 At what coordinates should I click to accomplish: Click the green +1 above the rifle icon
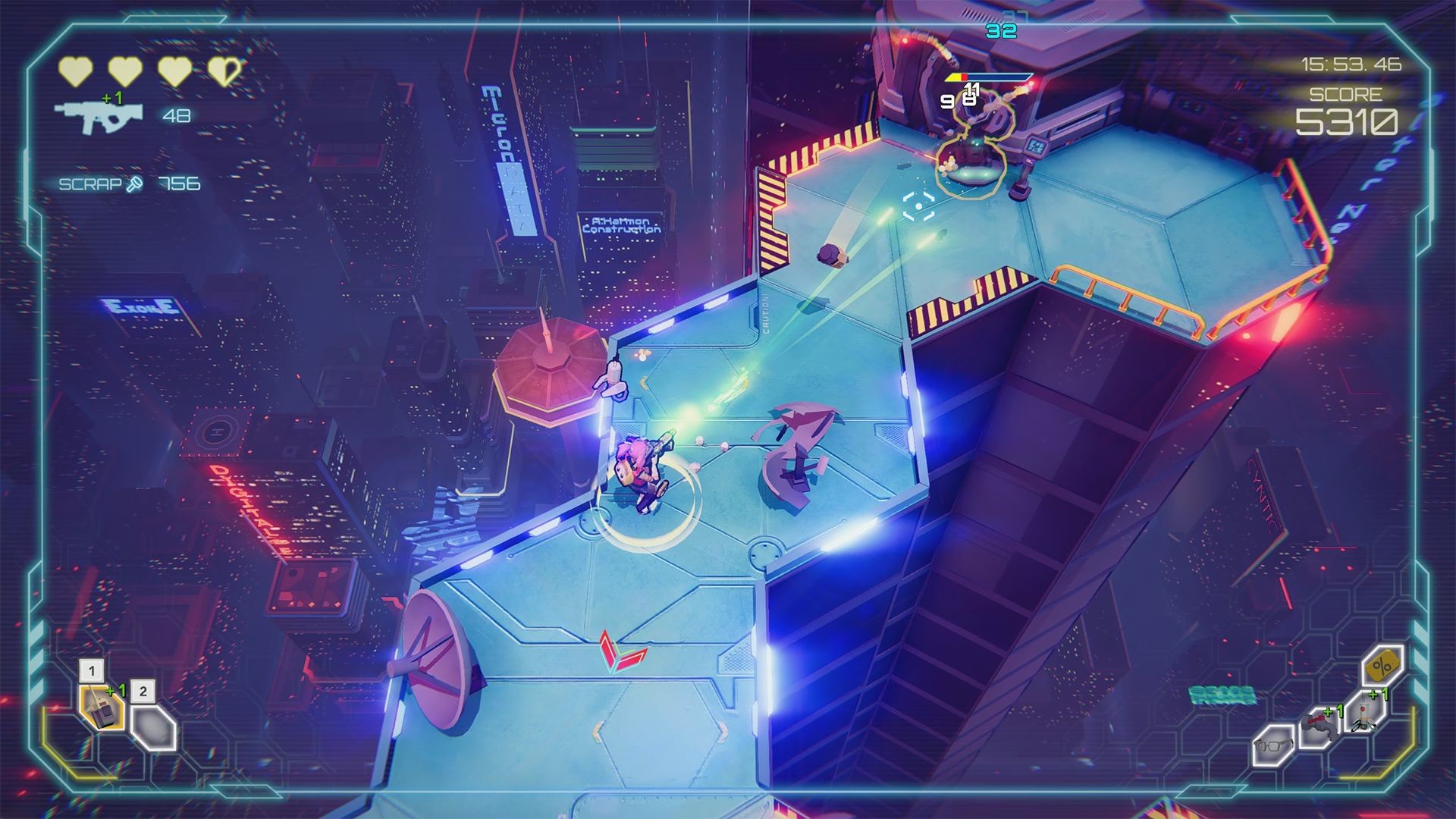pos(114,97)
